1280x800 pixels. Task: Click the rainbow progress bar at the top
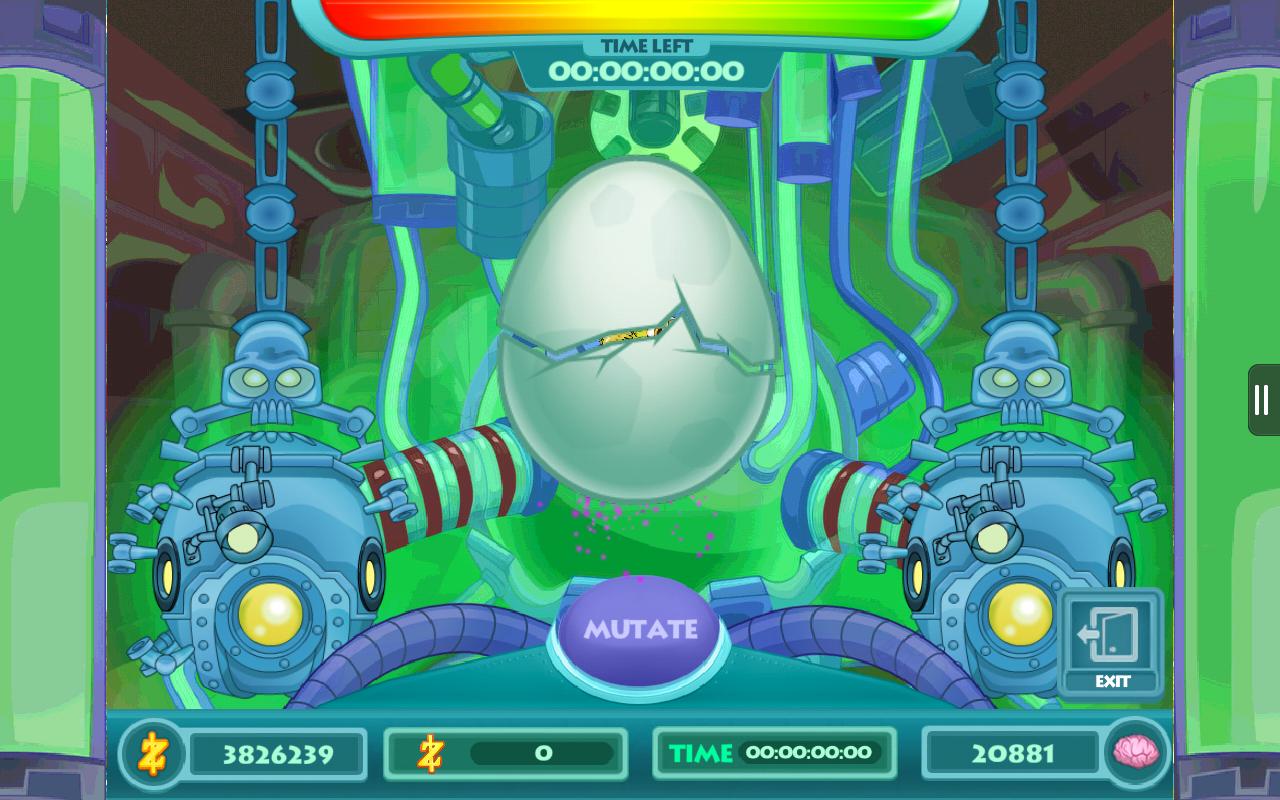click(x=645, y=13)
